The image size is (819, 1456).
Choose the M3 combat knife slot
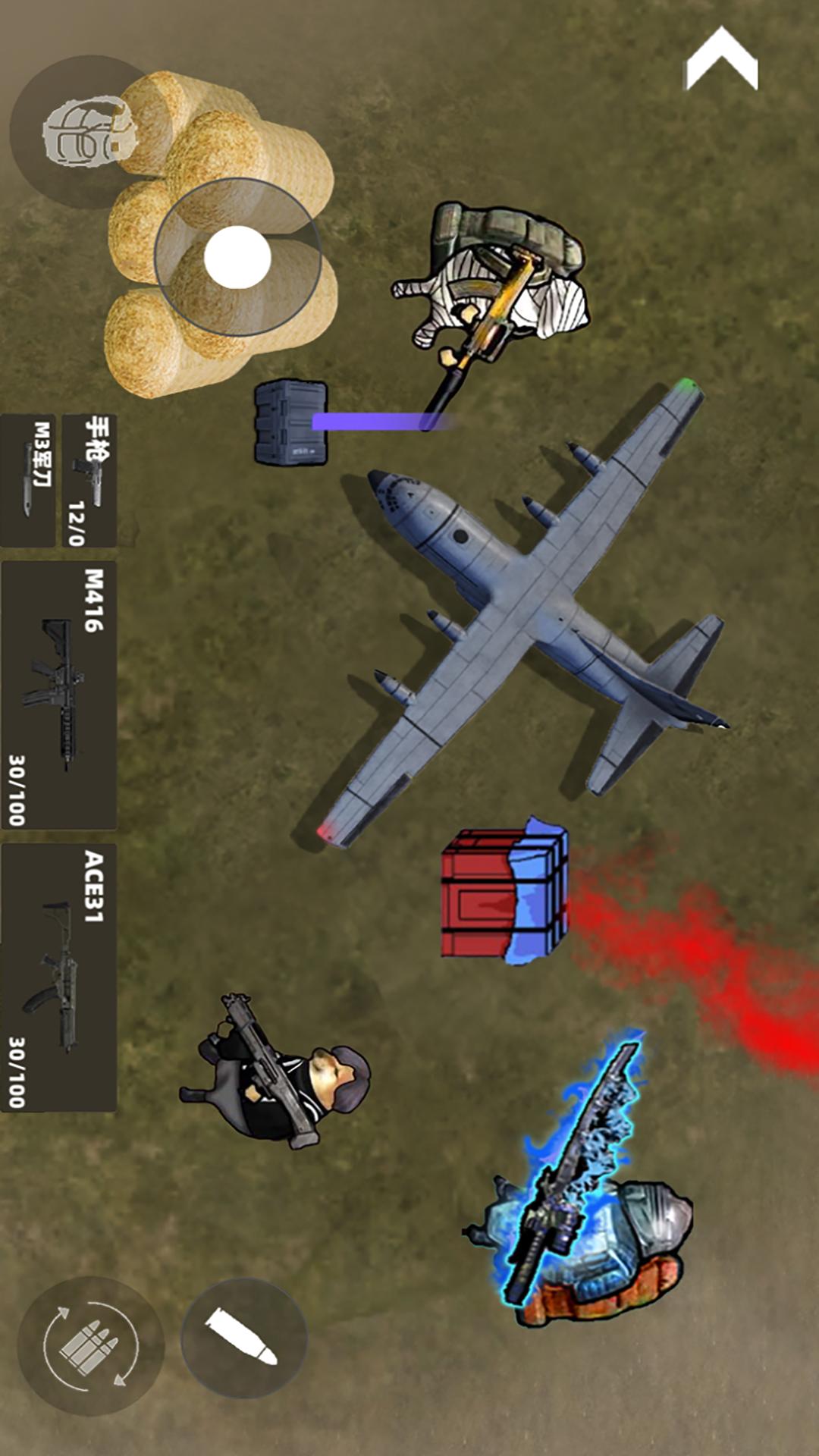(x=29, y=480)
